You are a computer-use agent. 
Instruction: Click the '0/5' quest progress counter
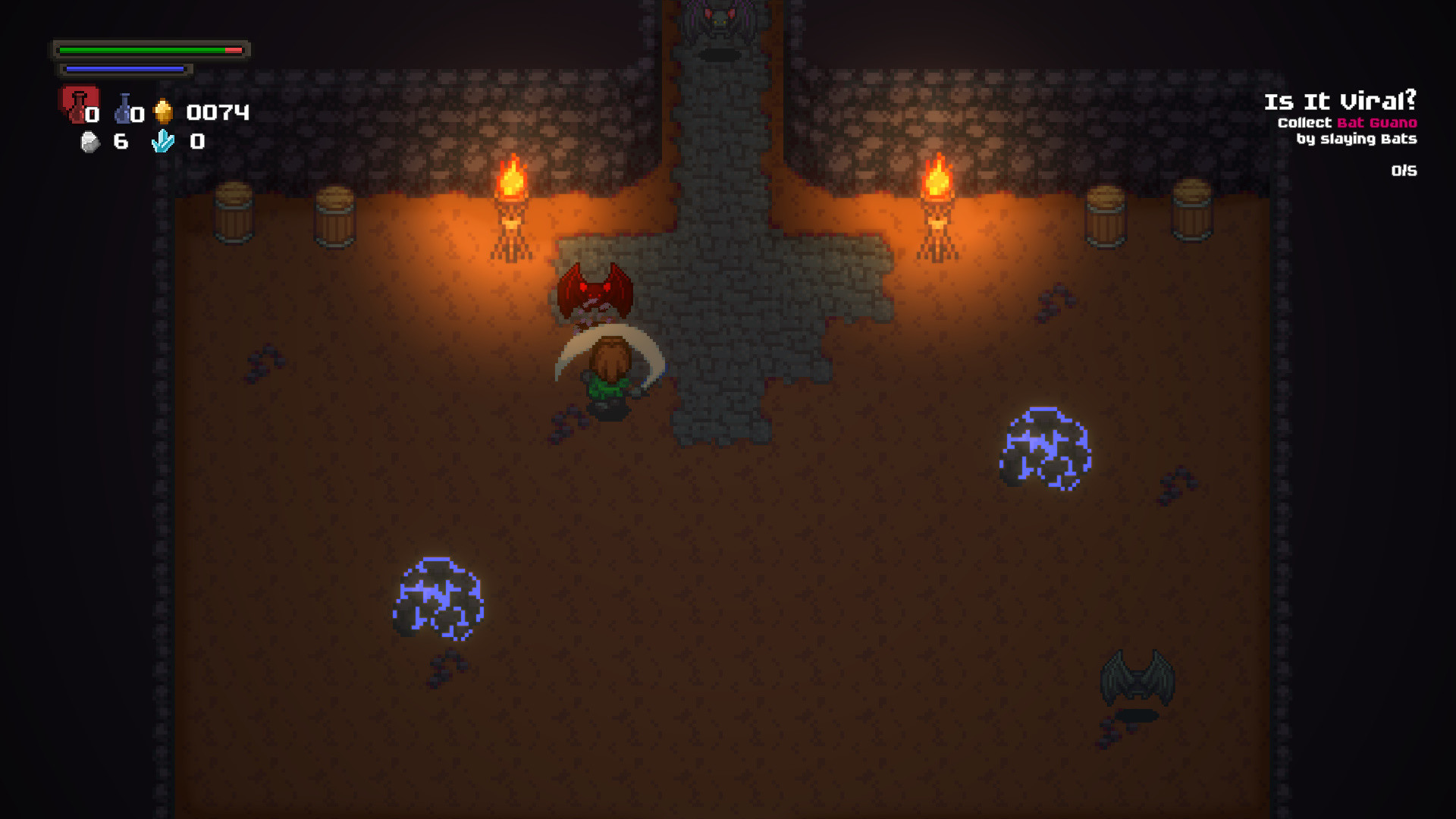tap(1404, 171)
